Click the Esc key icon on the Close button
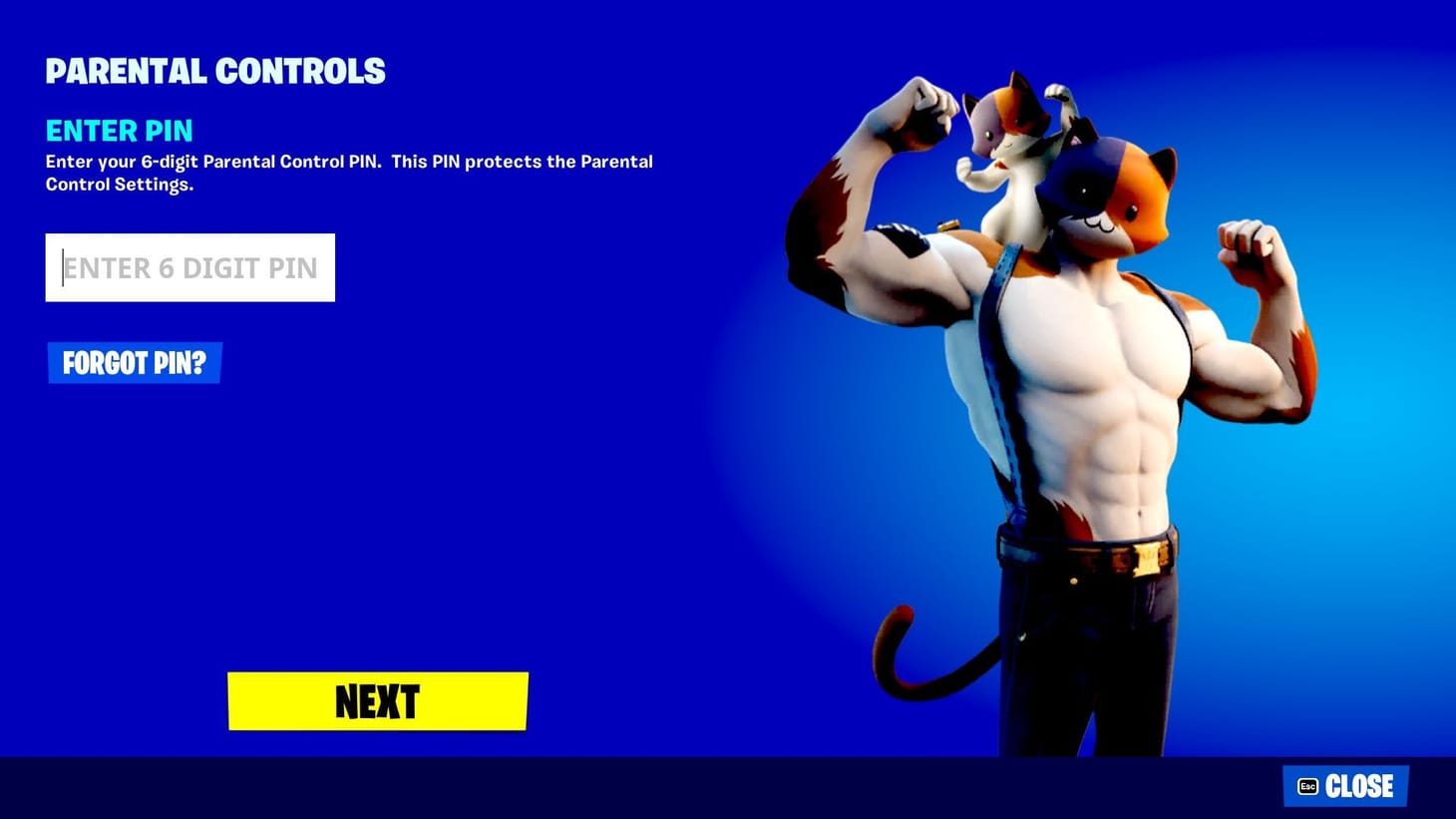 (x=1307, y=786)
